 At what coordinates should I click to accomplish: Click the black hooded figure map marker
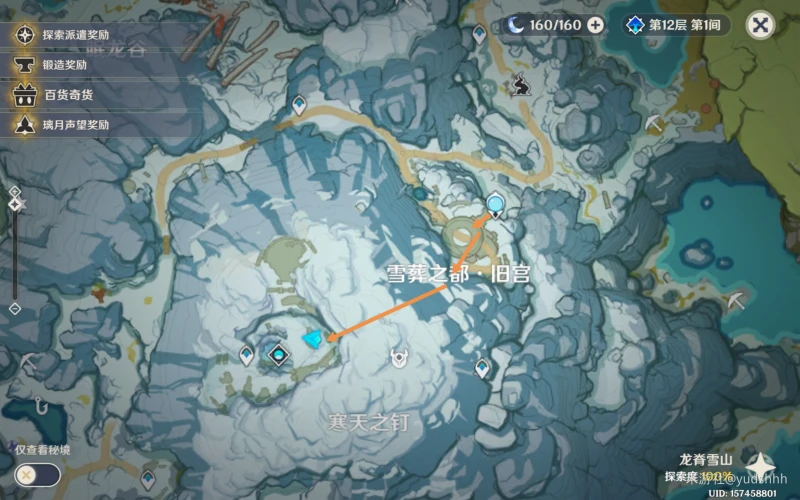(520, 86)
